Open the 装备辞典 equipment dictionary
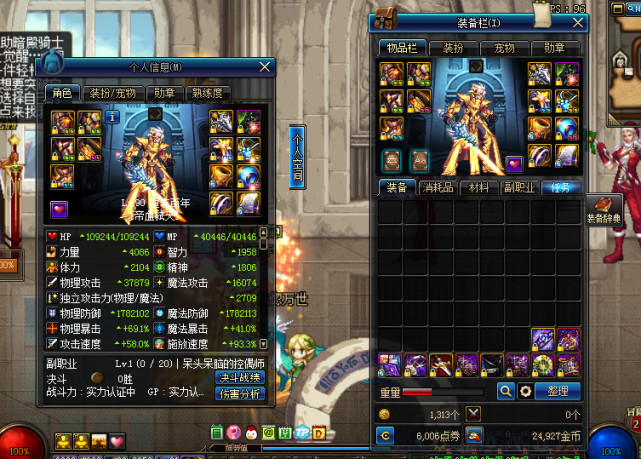Screen dimensions: 641x459 pos(603,210)
